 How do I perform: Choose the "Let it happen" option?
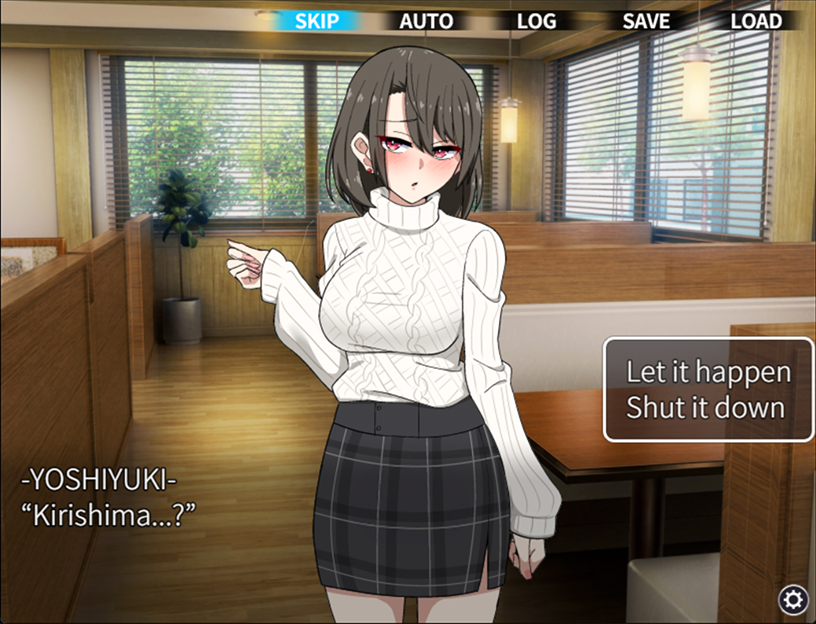(x=708, y=372)
